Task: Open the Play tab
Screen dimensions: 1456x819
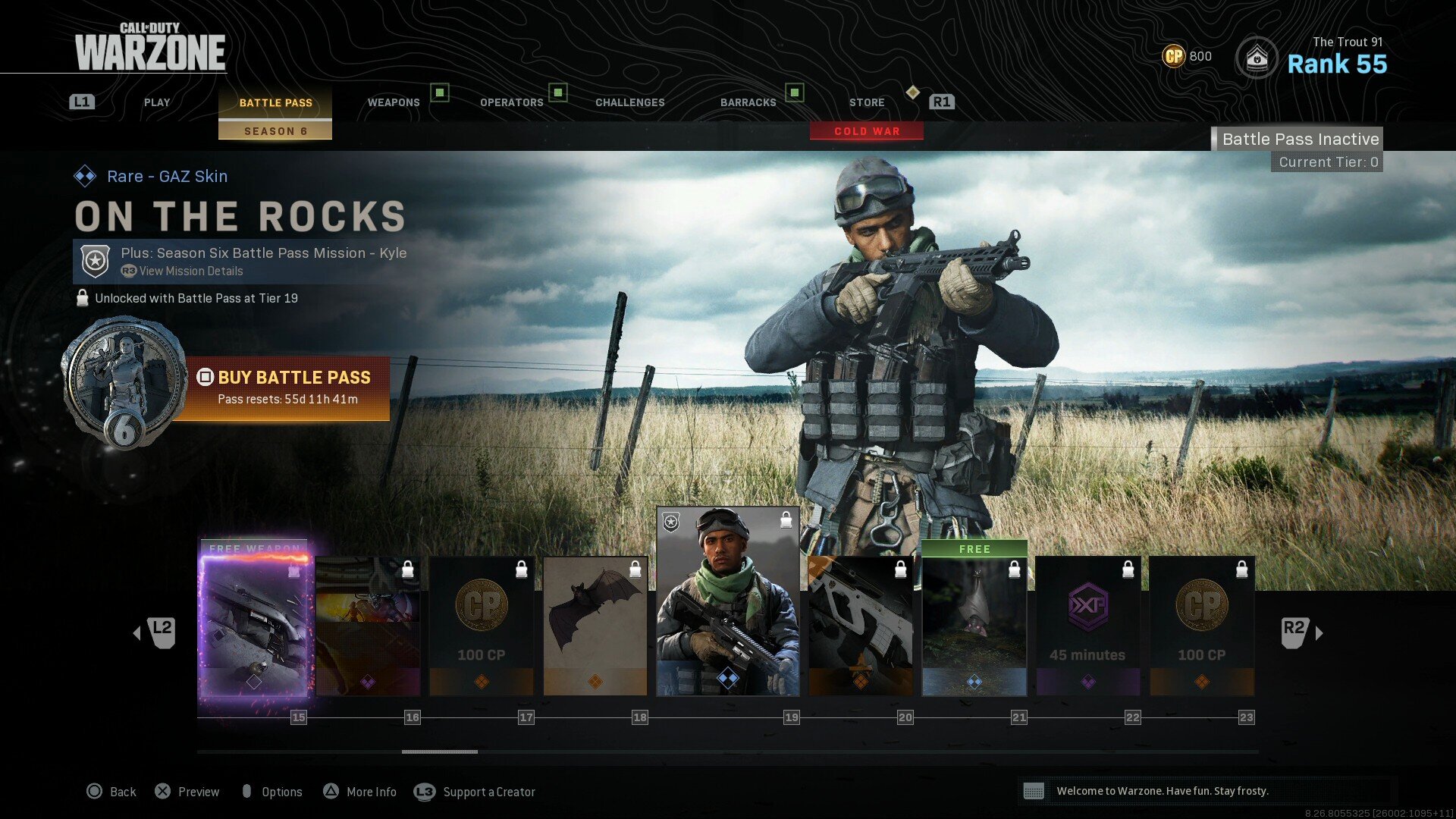Action: (x=157, y=102)
